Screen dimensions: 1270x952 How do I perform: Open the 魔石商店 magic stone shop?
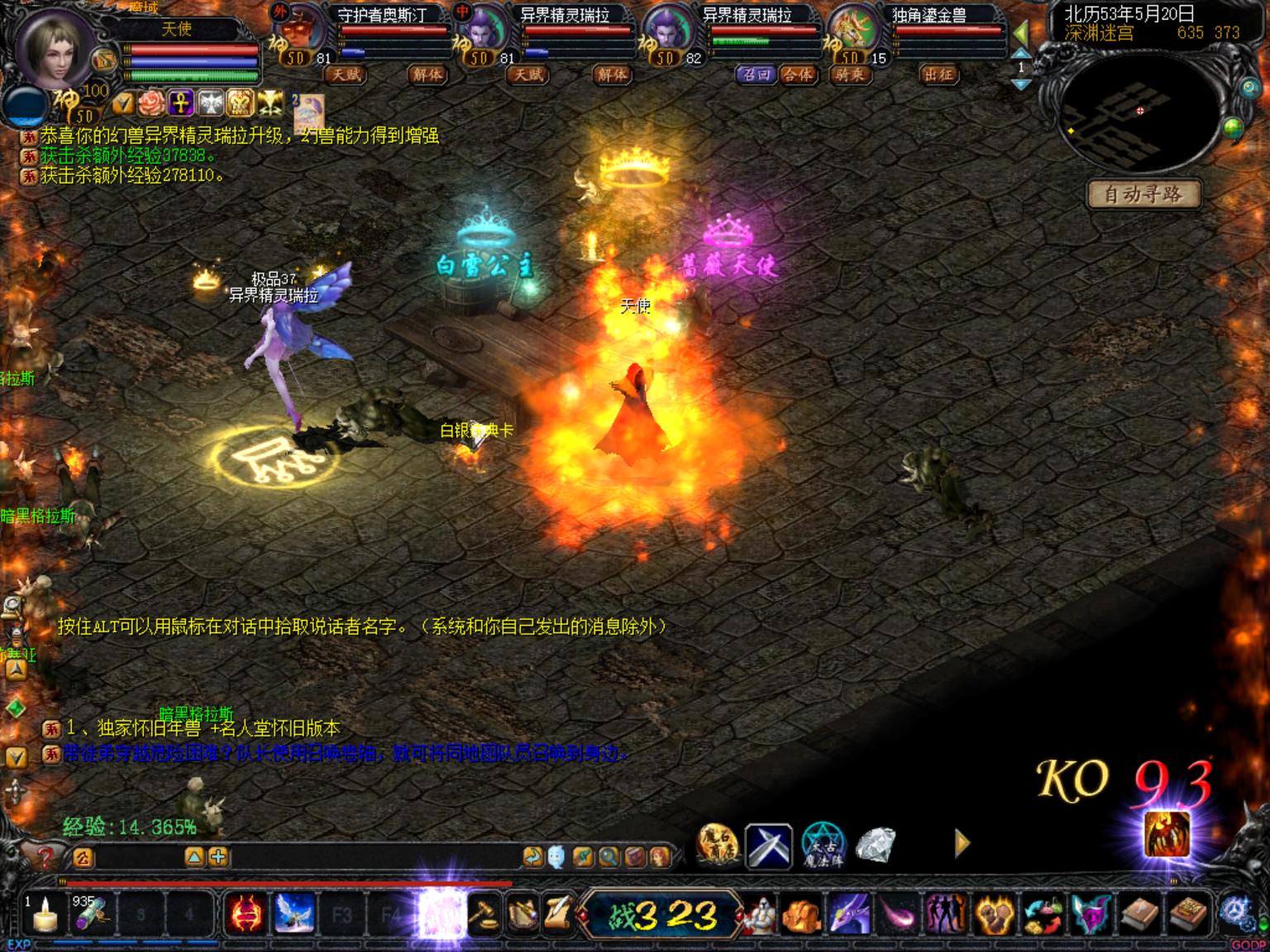[x=718, y=845]
